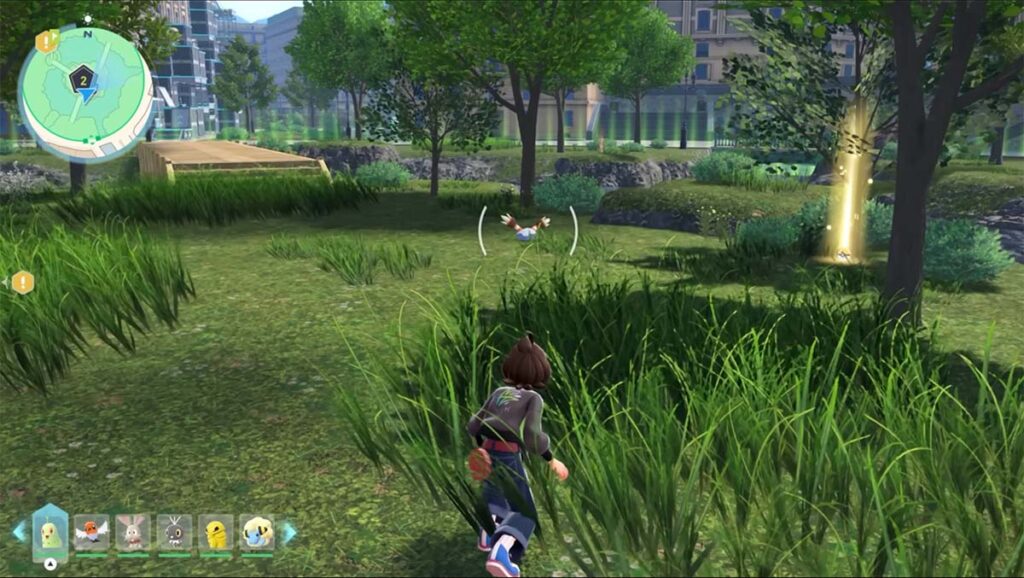Image resolution: width=1024 pixels, height=578 pixels.
Task: Click the Wild Zone 2 marker on the minimap
Action: click(83, 76)
